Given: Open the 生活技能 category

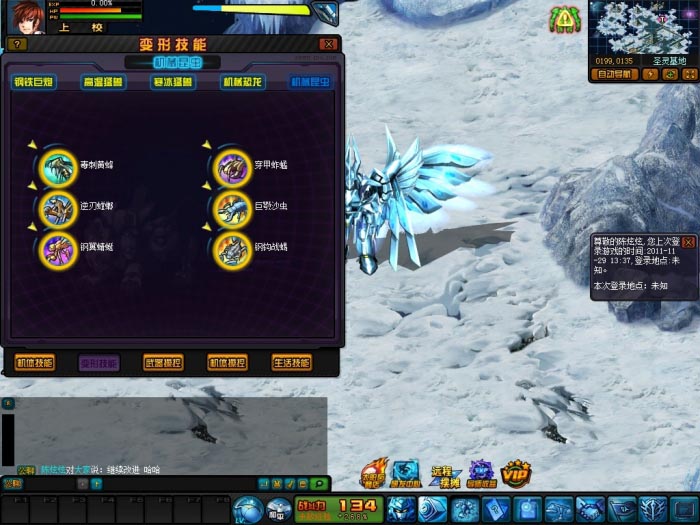Looking at the screenshot, I should point(291,363).
